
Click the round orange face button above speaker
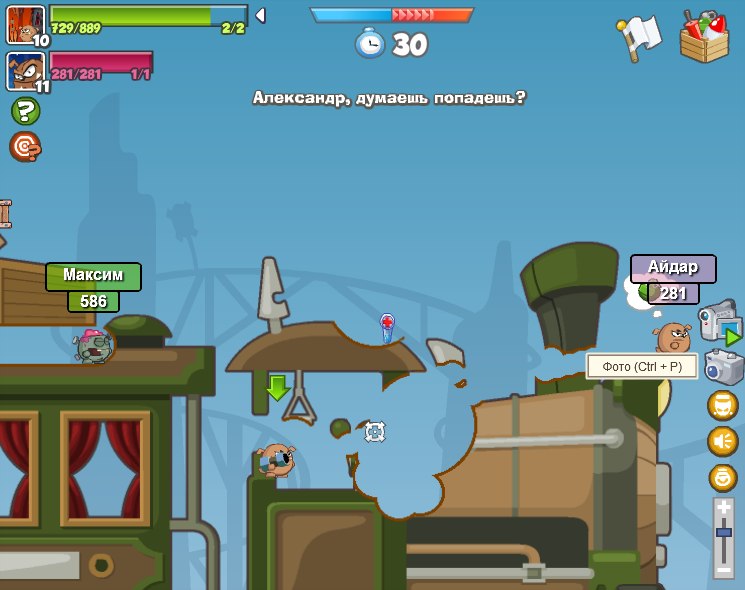[723, 405]
